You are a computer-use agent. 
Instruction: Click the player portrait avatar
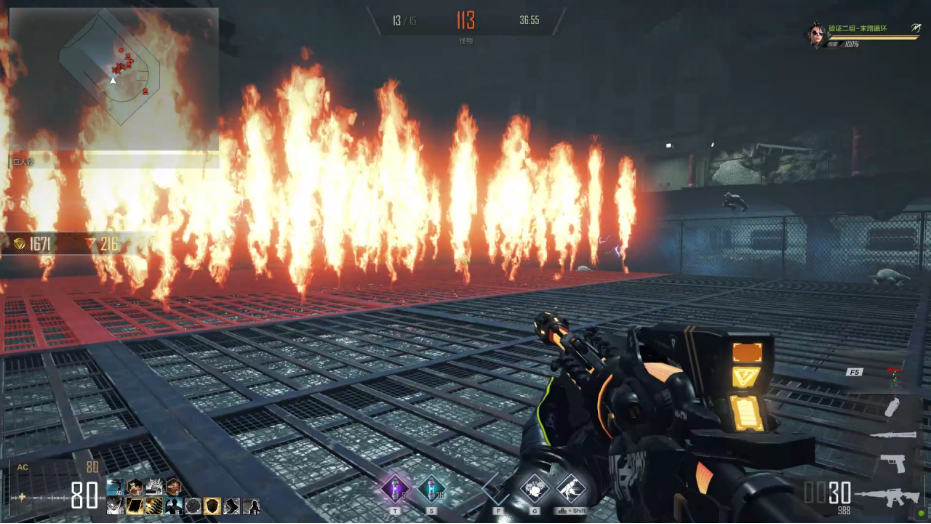coord(818,35)
